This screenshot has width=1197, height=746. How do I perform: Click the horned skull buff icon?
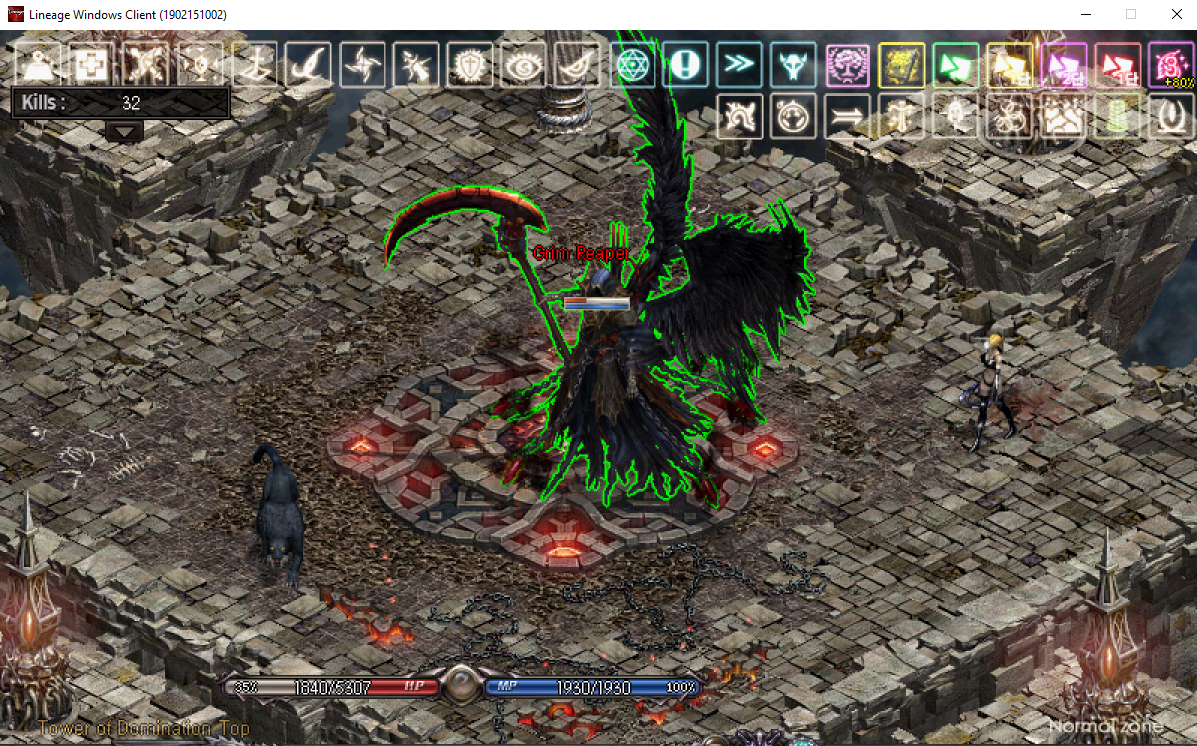pos(794,65)
